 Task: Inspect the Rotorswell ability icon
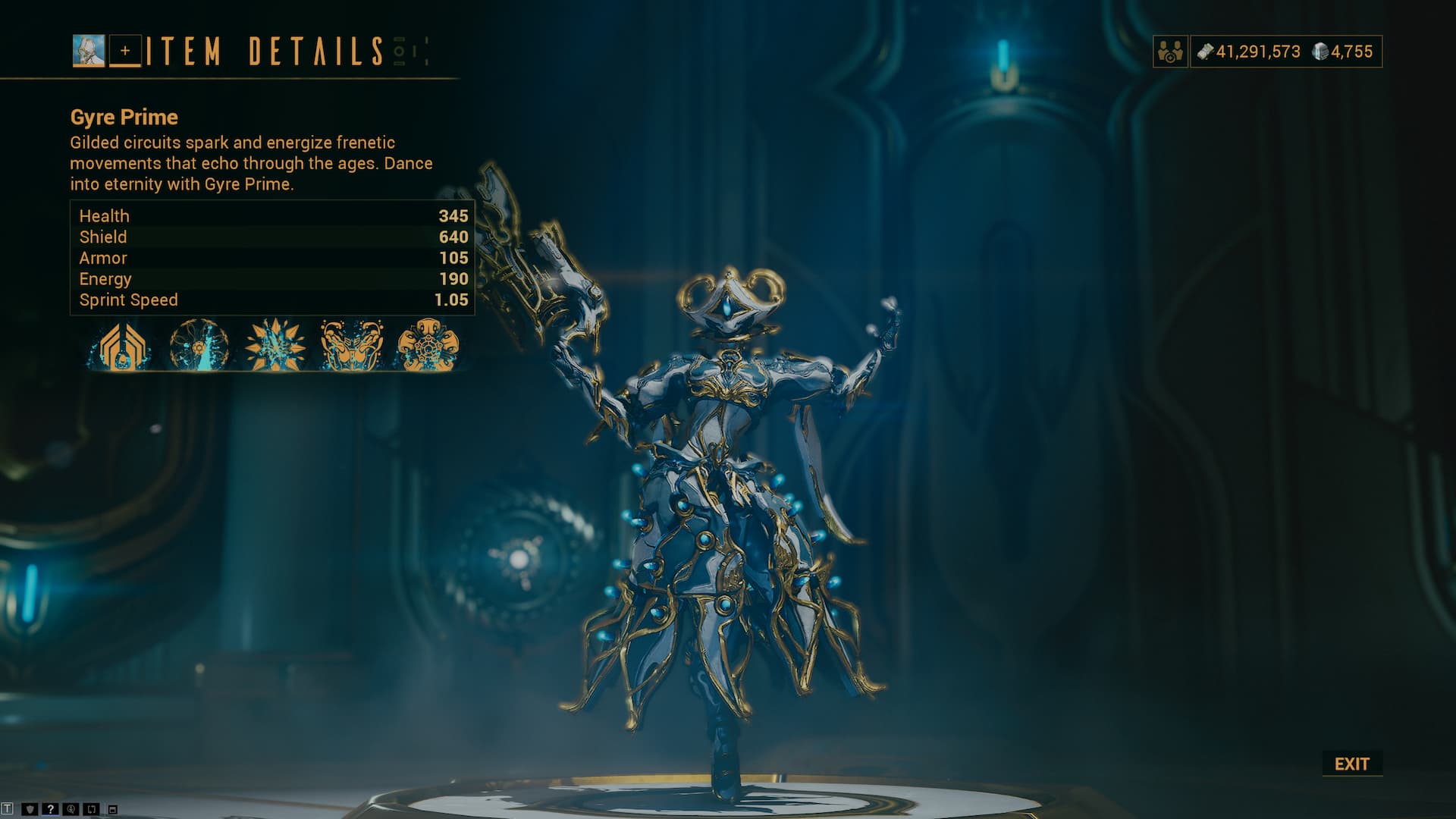point(428,345)
